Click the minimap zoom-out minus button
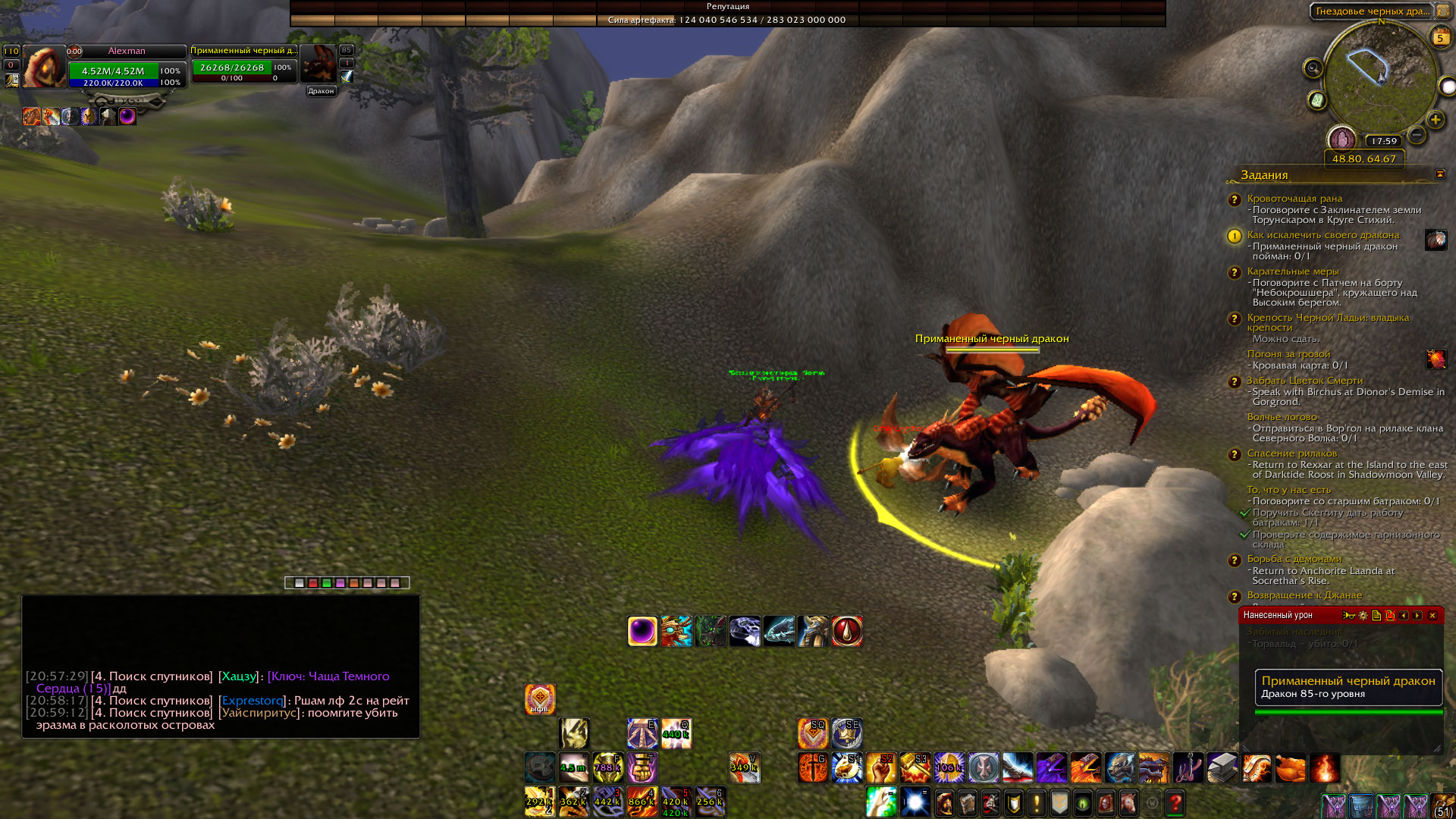The height and width of the screenshot is (819, 1456). pos(1416,136)
